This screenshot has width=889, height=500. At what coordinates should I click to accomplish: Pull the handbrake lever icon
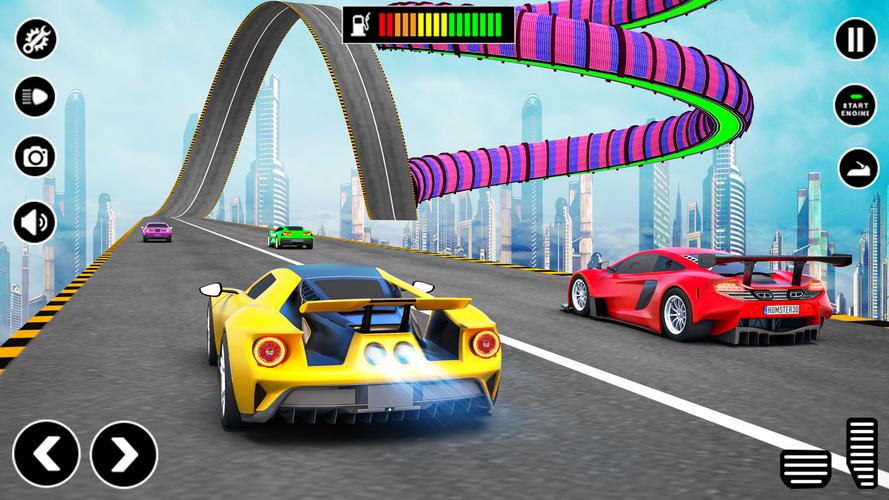pyautogui.click(x=855, y=167)
